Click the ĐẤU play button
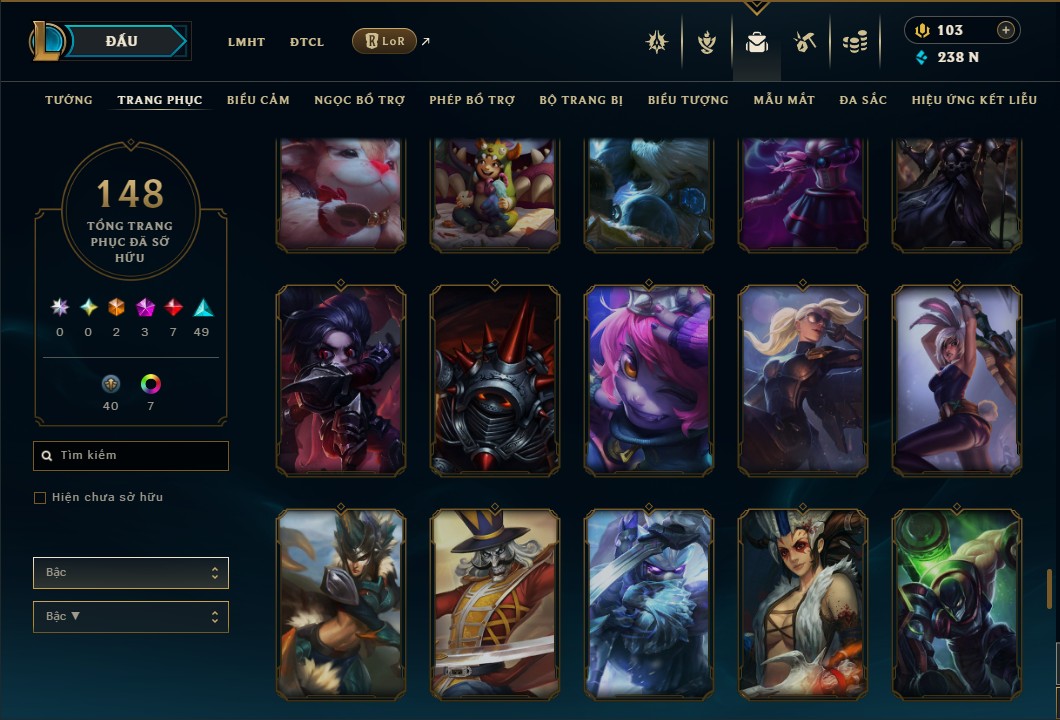 (x=121, y=41)
